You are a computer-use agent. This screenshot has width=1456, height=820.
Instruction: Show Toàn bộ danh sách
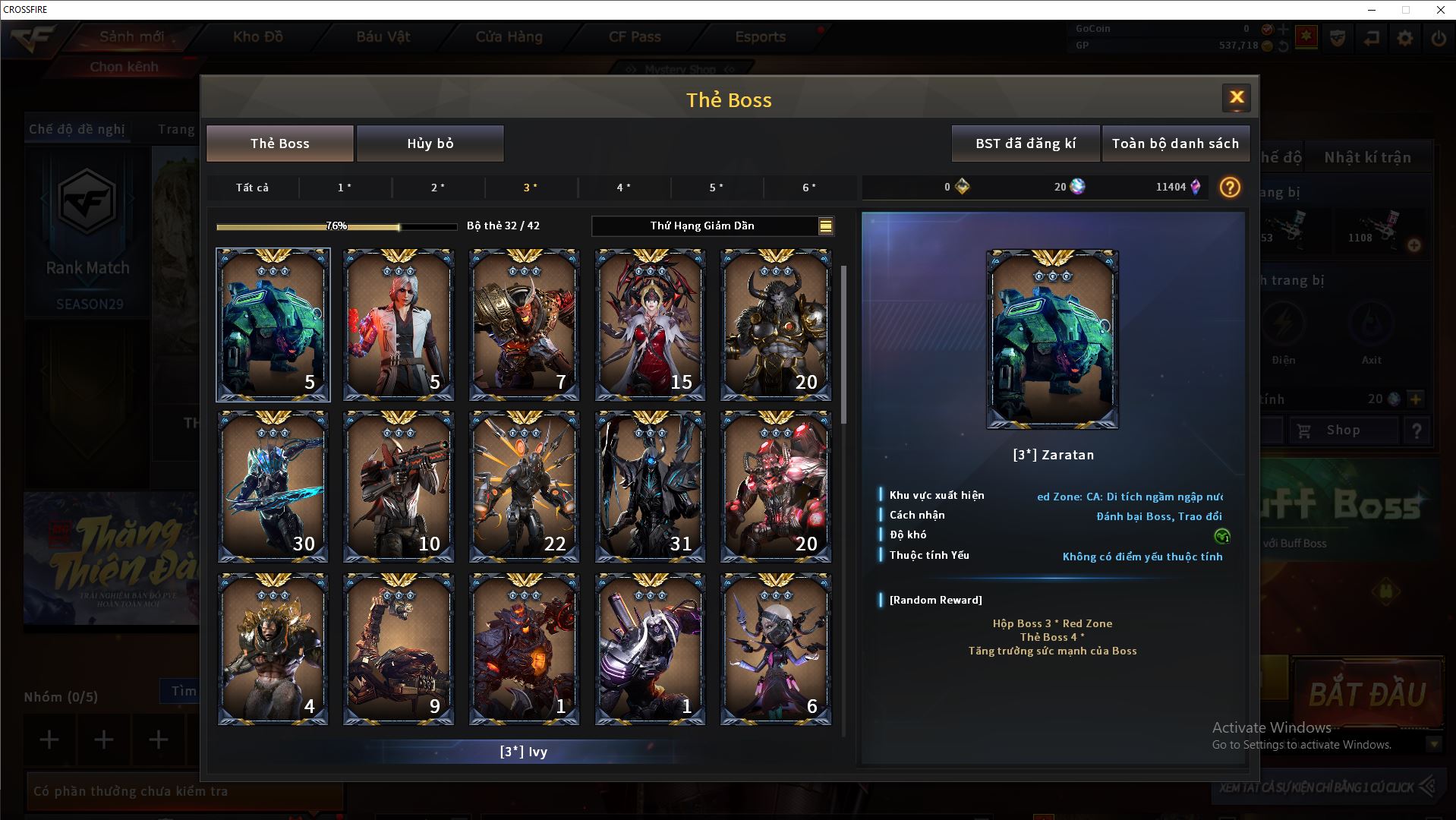coord(1174,143)
